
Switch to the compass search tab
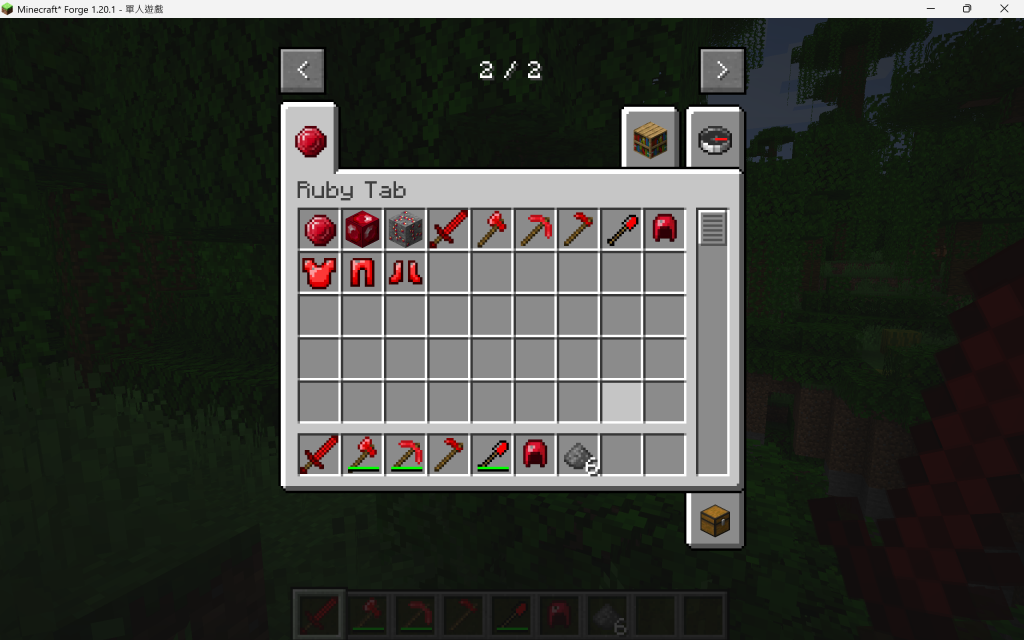[715, 138]
